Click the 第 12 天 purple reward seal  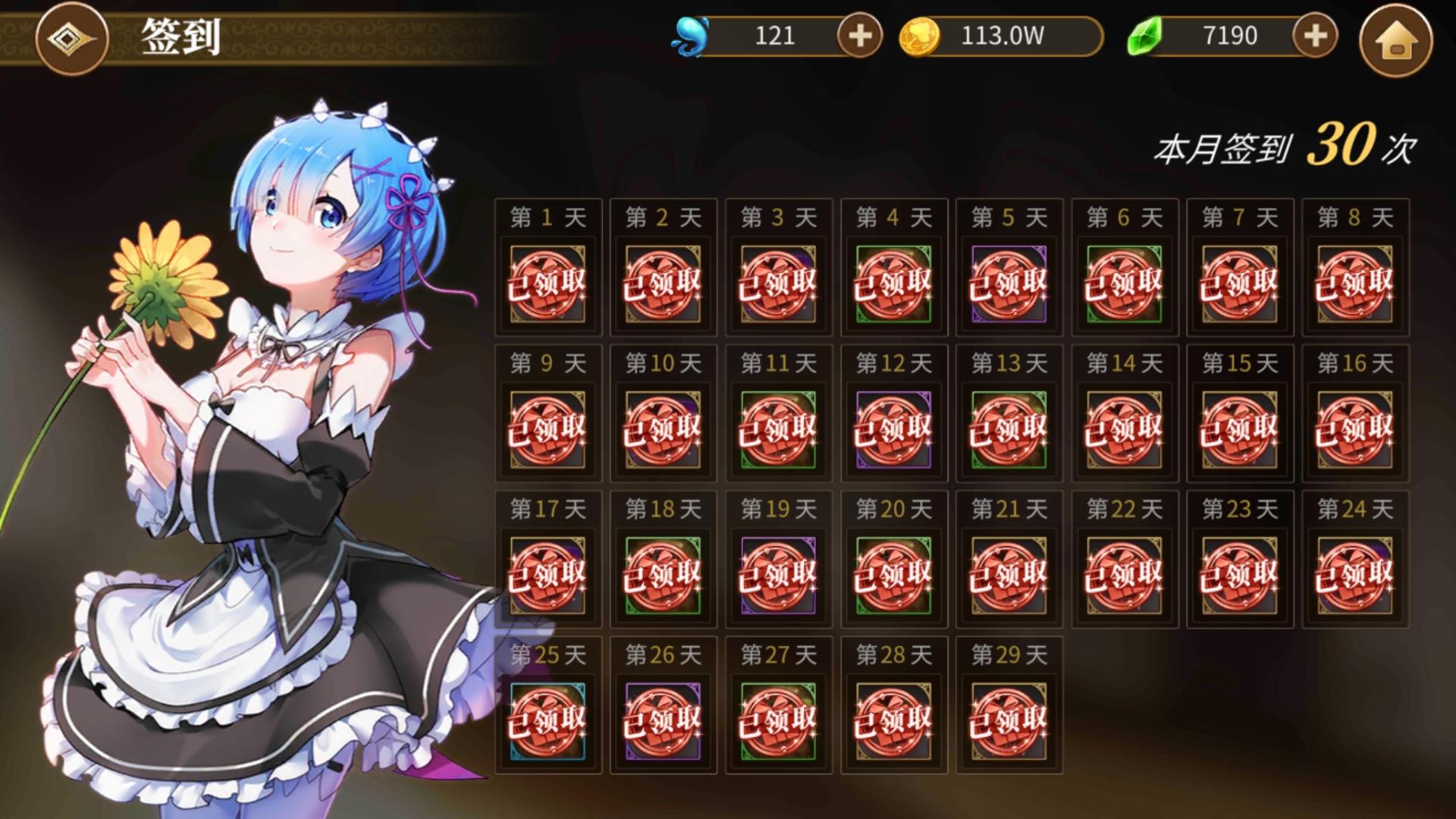[893, 428]
